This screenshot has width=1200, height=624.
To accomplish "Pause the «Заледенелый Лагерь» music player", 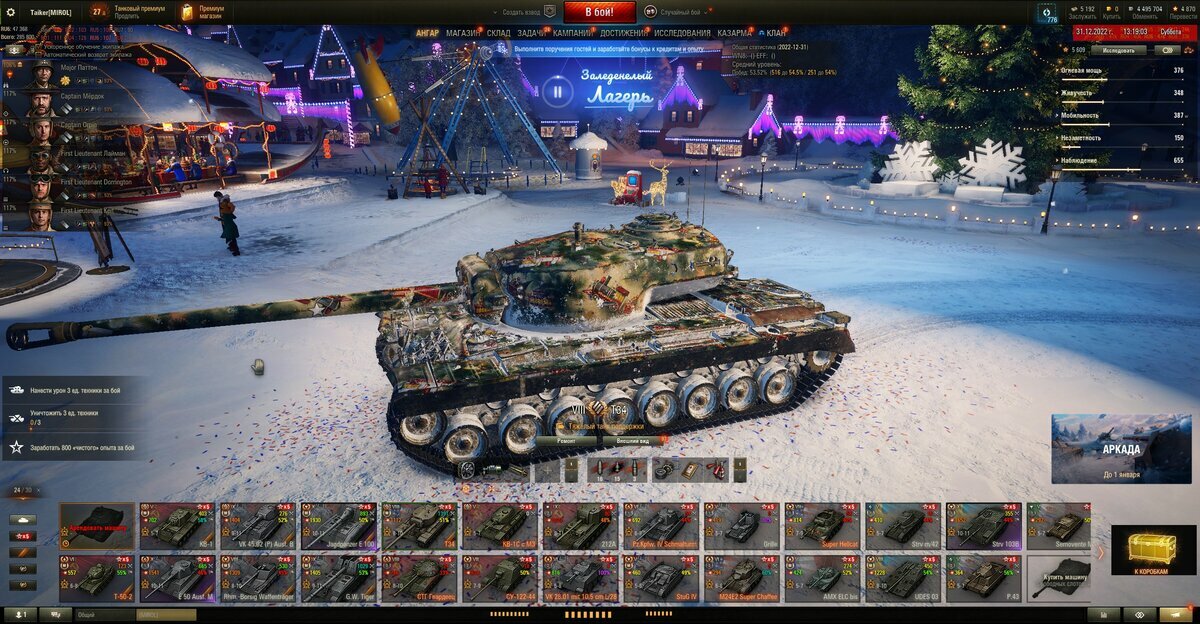I will click(x=557, y=92).
